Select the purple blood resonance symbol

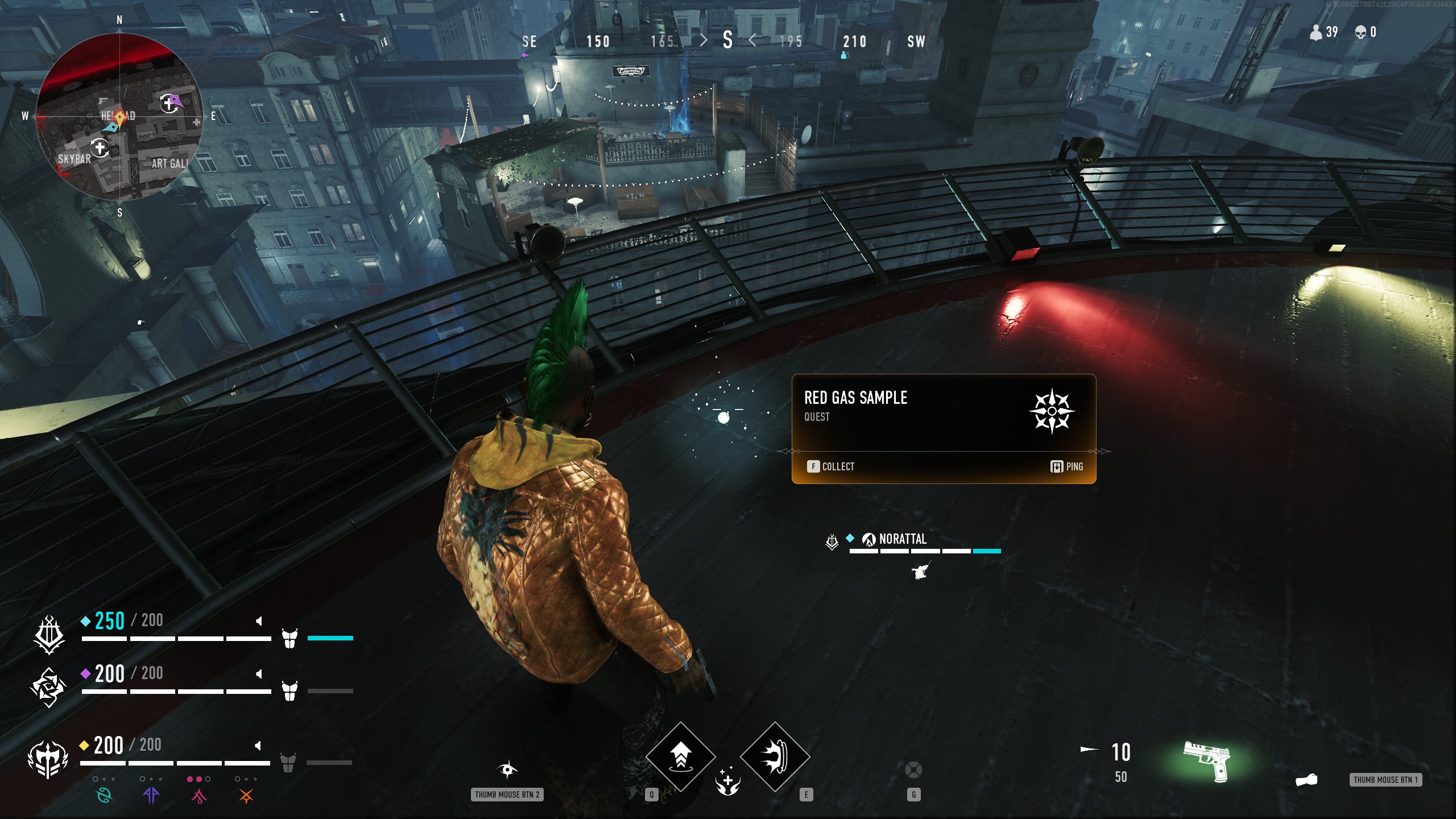[151, 795]
